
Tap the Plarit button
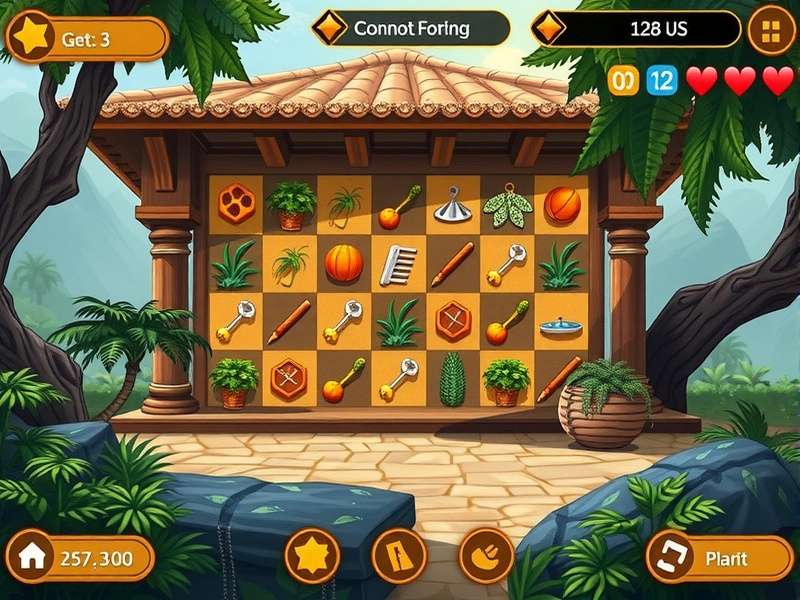[x=721, y=557]
